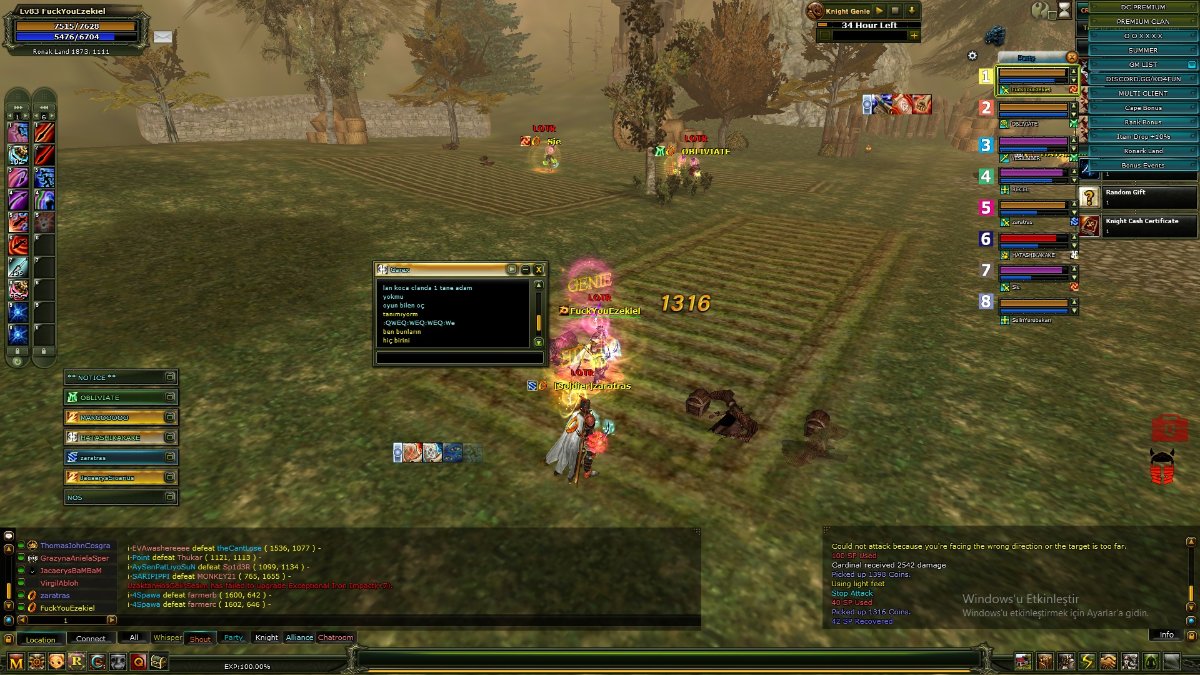The height and width of the screenshot is (675, 1200).
Task: Stop the Knight Genie
Action: pyautogui.click(x=895, y=10)
